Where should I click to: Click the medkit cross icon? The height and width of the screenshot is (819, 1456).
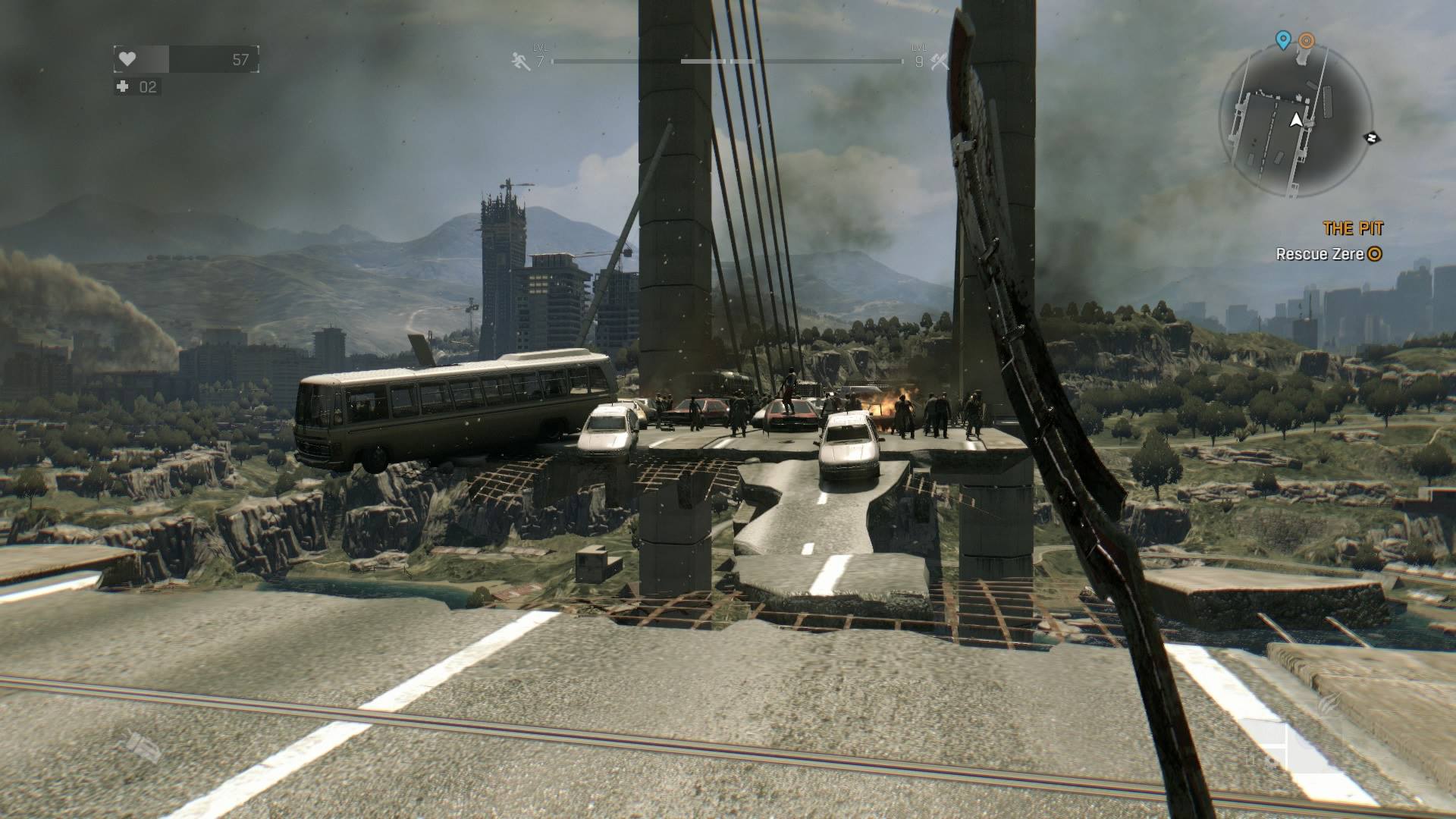[x=123, y=86]
